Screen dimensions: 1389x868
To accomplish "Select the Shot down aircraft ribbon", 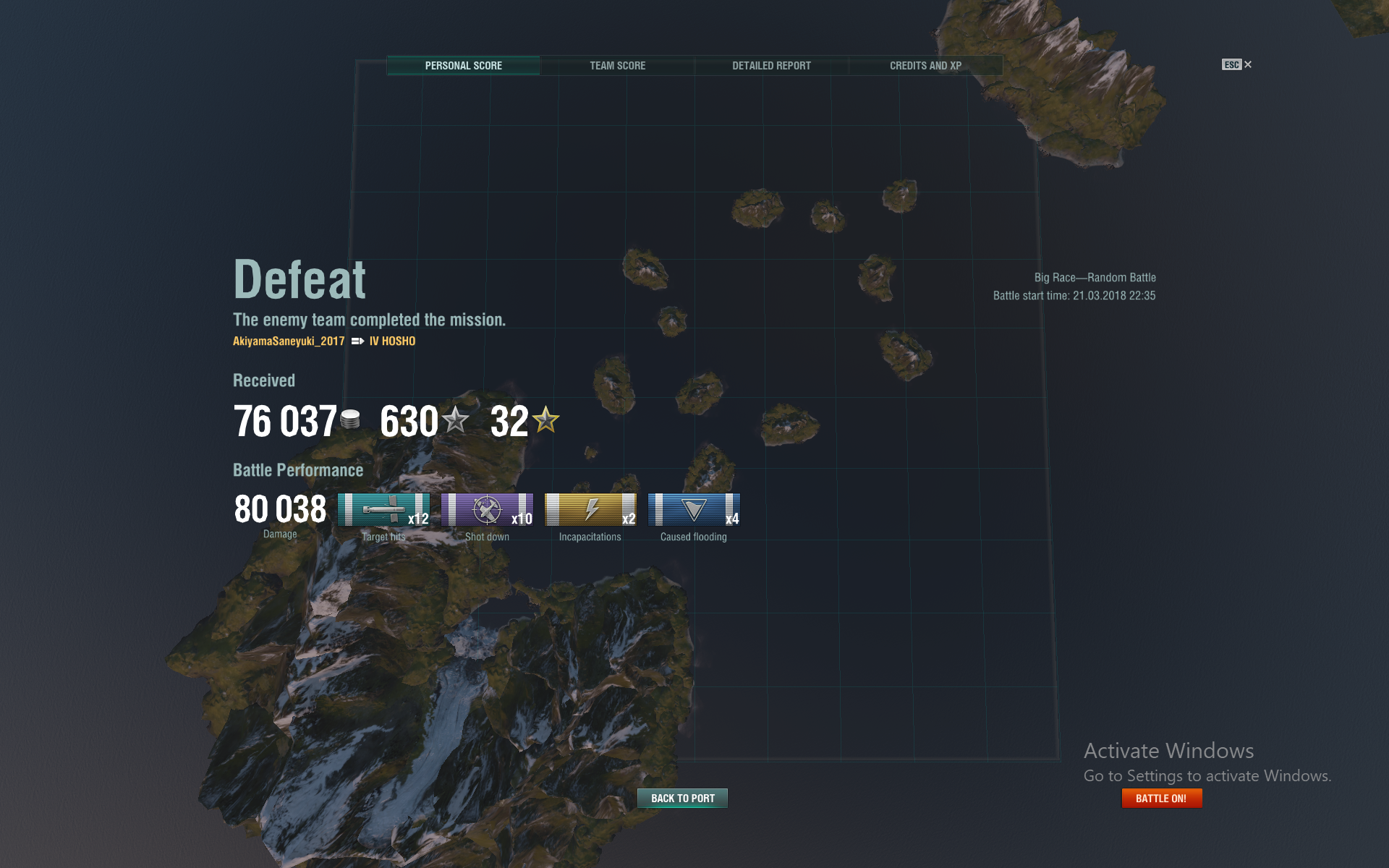I will pyautogui.click(x=487, y=510).
